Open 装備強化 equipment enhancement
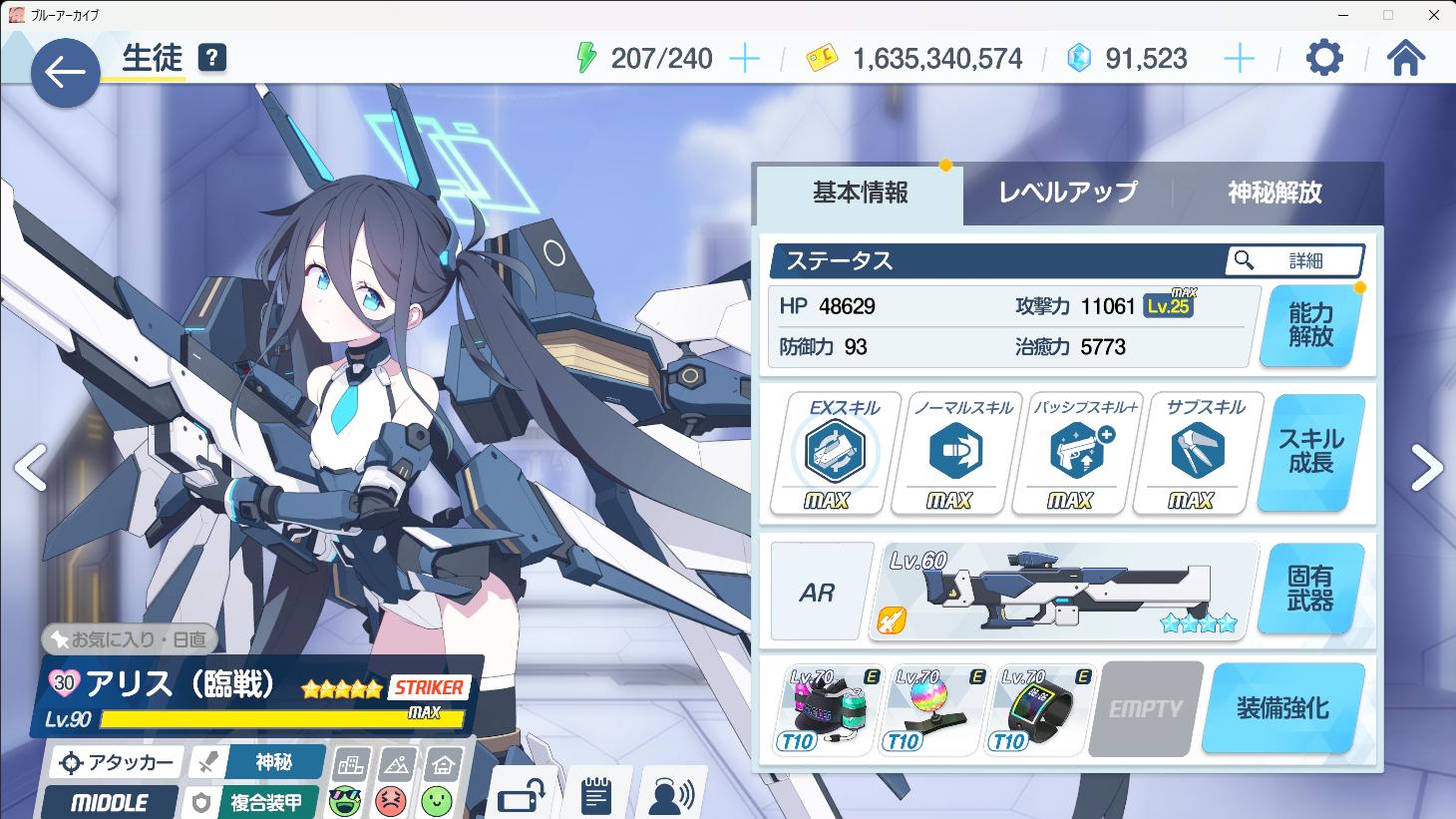Screen dimensions: 1456x819 (x=1282, y=708)
